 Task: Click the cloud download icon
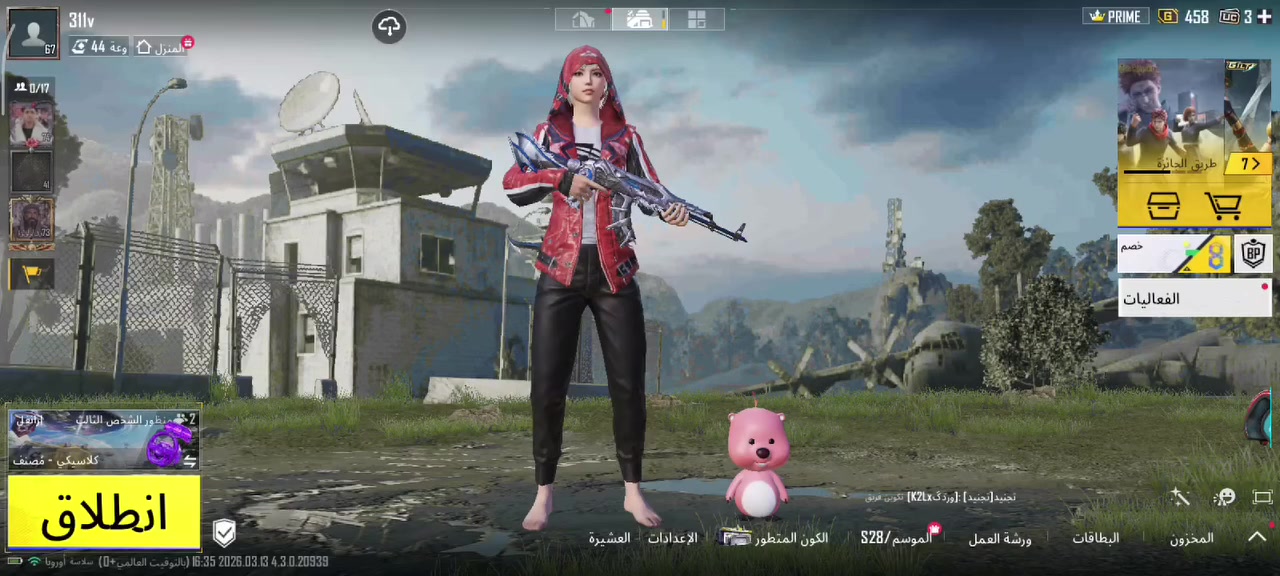click(x=389, y=27)
